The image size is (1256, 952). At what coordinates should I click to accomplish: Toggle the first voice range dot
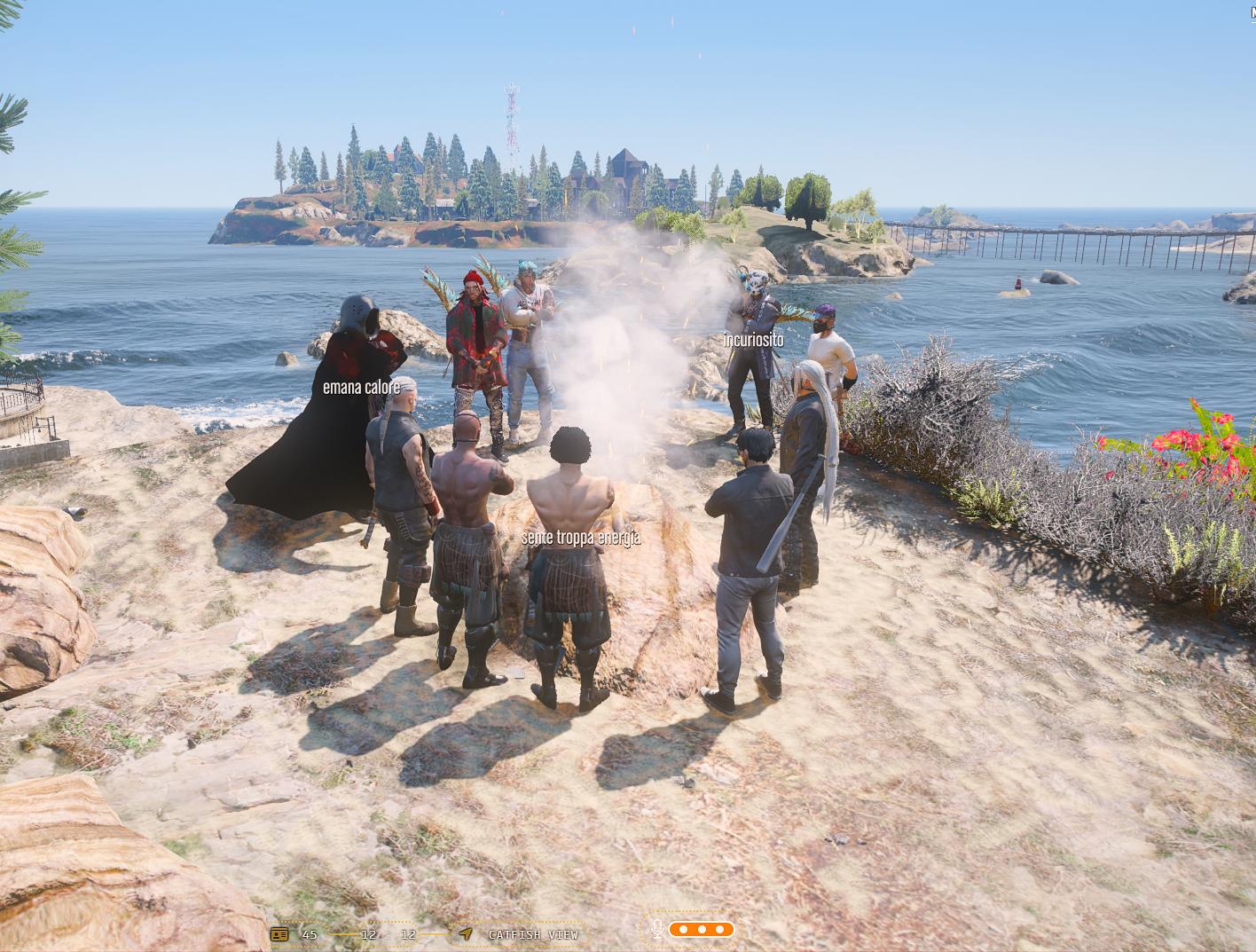685,929
